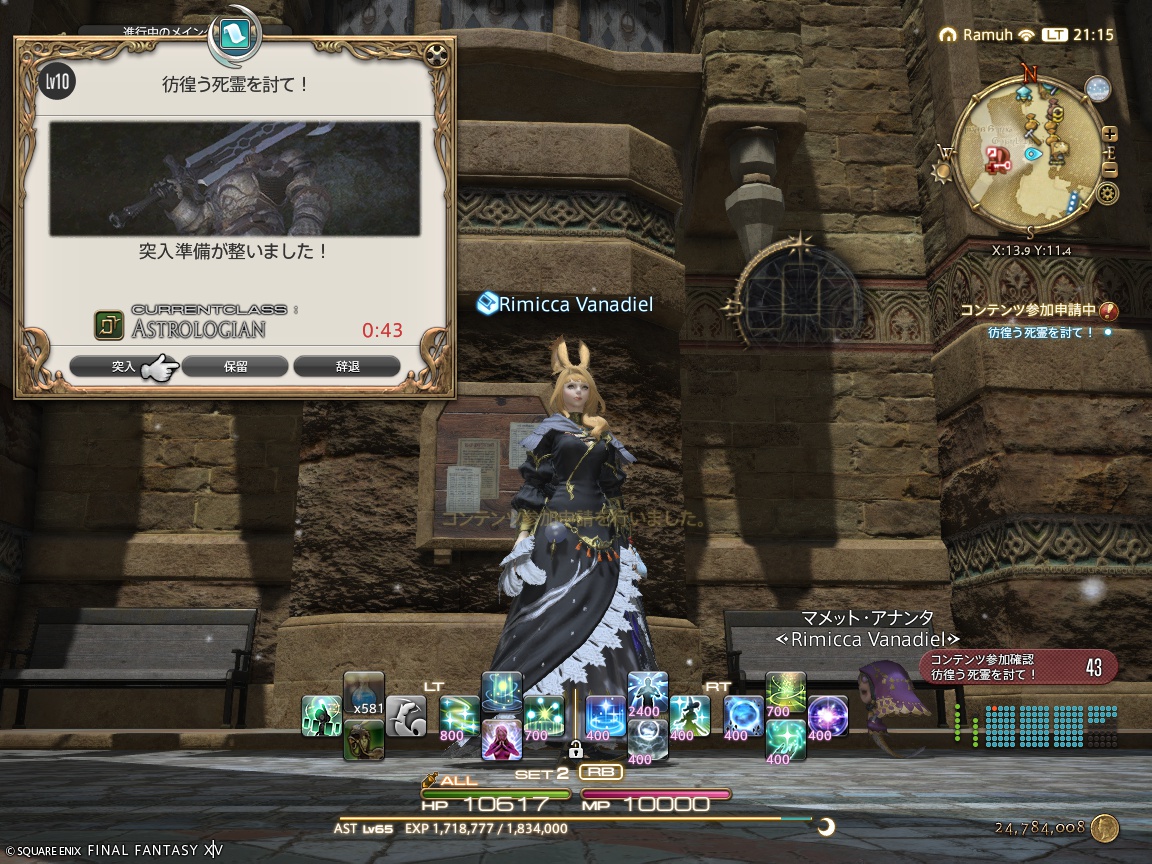1152x864 pixels.
Task: Click the gil coin currency icon
Action: (x=1104, y=828)
